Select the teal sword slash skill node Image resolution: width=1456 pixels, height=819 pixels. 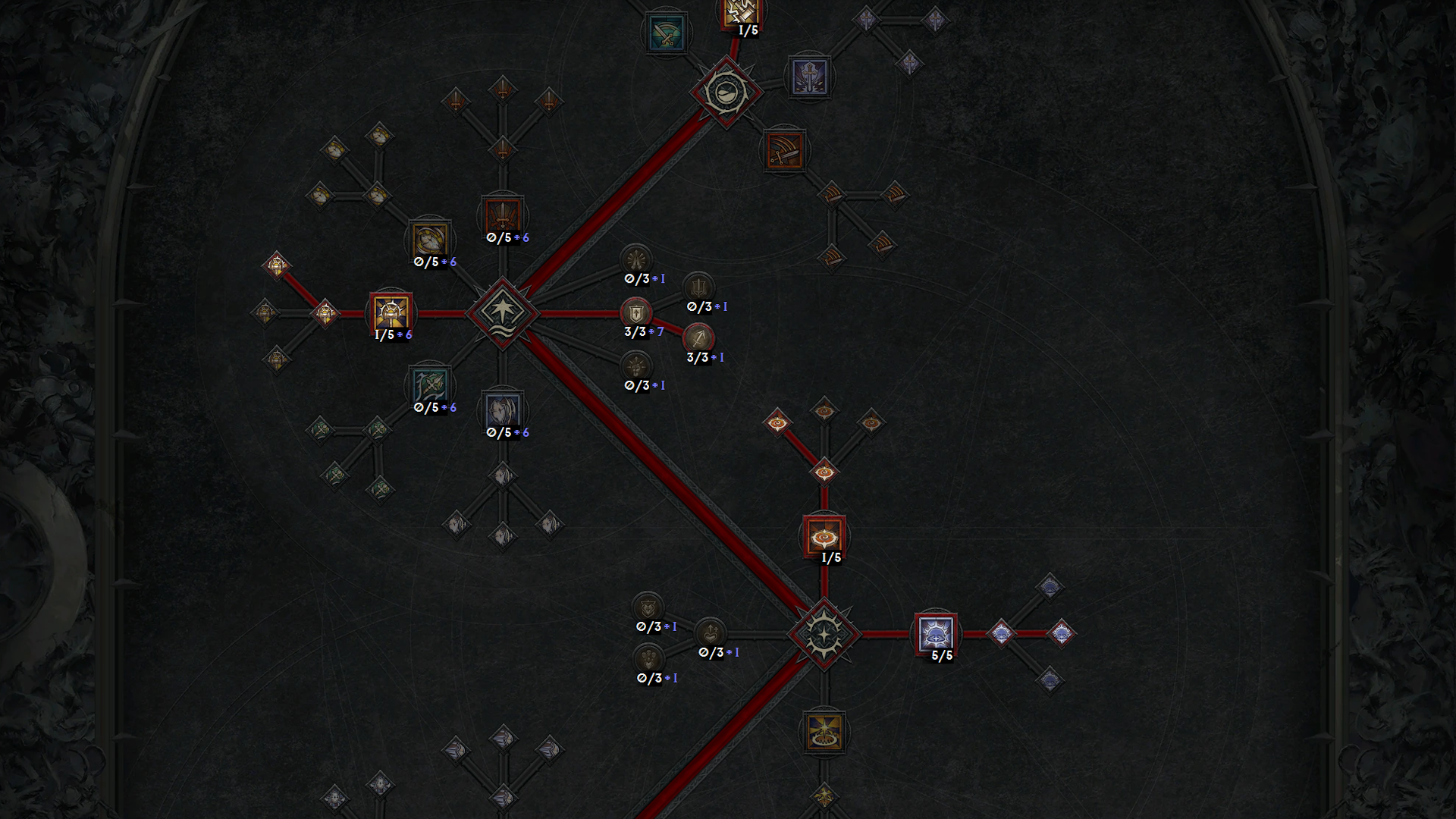pyautogui.click(x=666, y=33)
